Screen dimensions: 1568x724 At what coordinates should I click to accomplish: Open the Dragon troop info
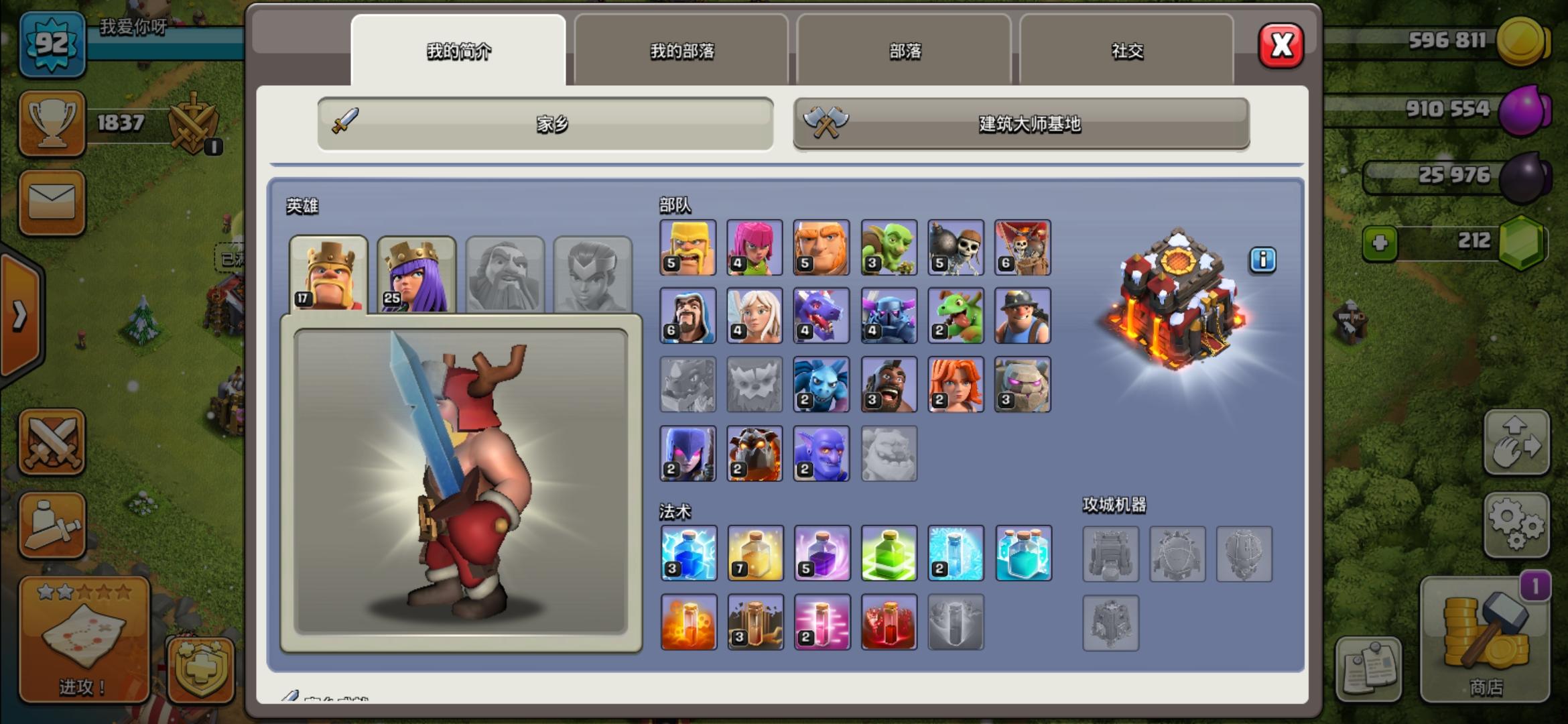click(x=822, y=315)
